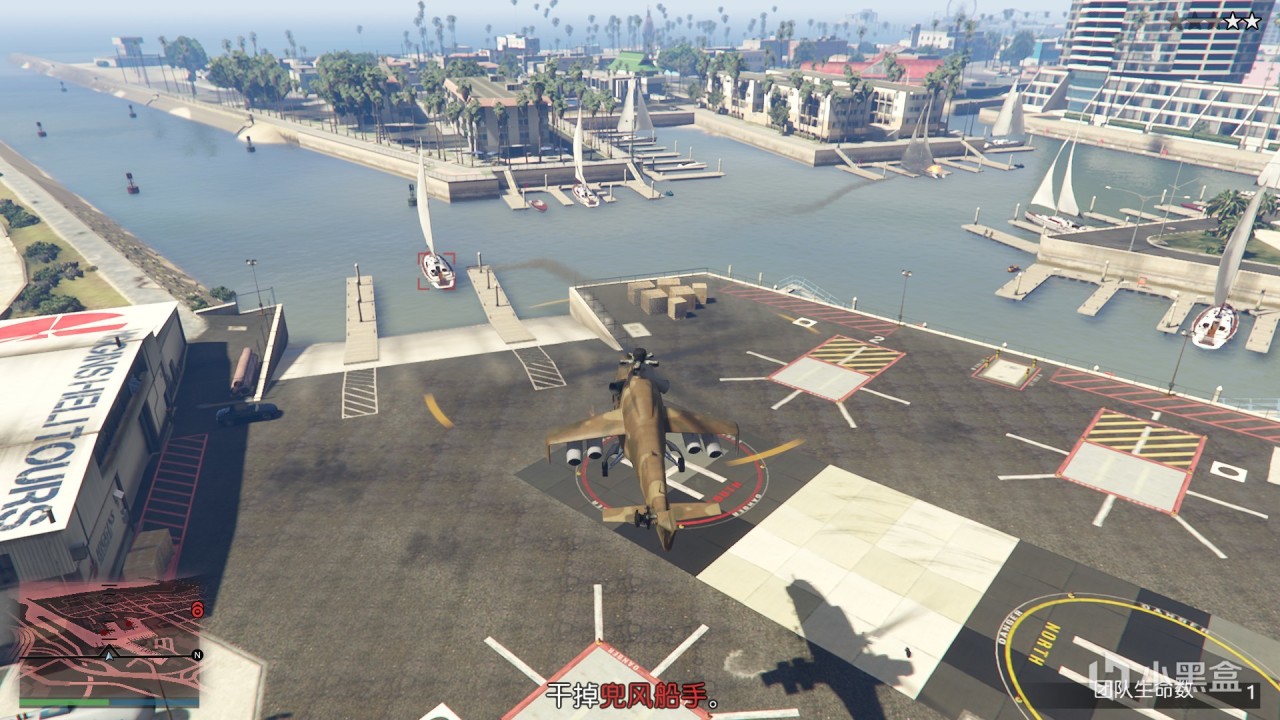Click the altitude tick marks on the minimap edge
The image size is (1280, 720).
point(108,612)
